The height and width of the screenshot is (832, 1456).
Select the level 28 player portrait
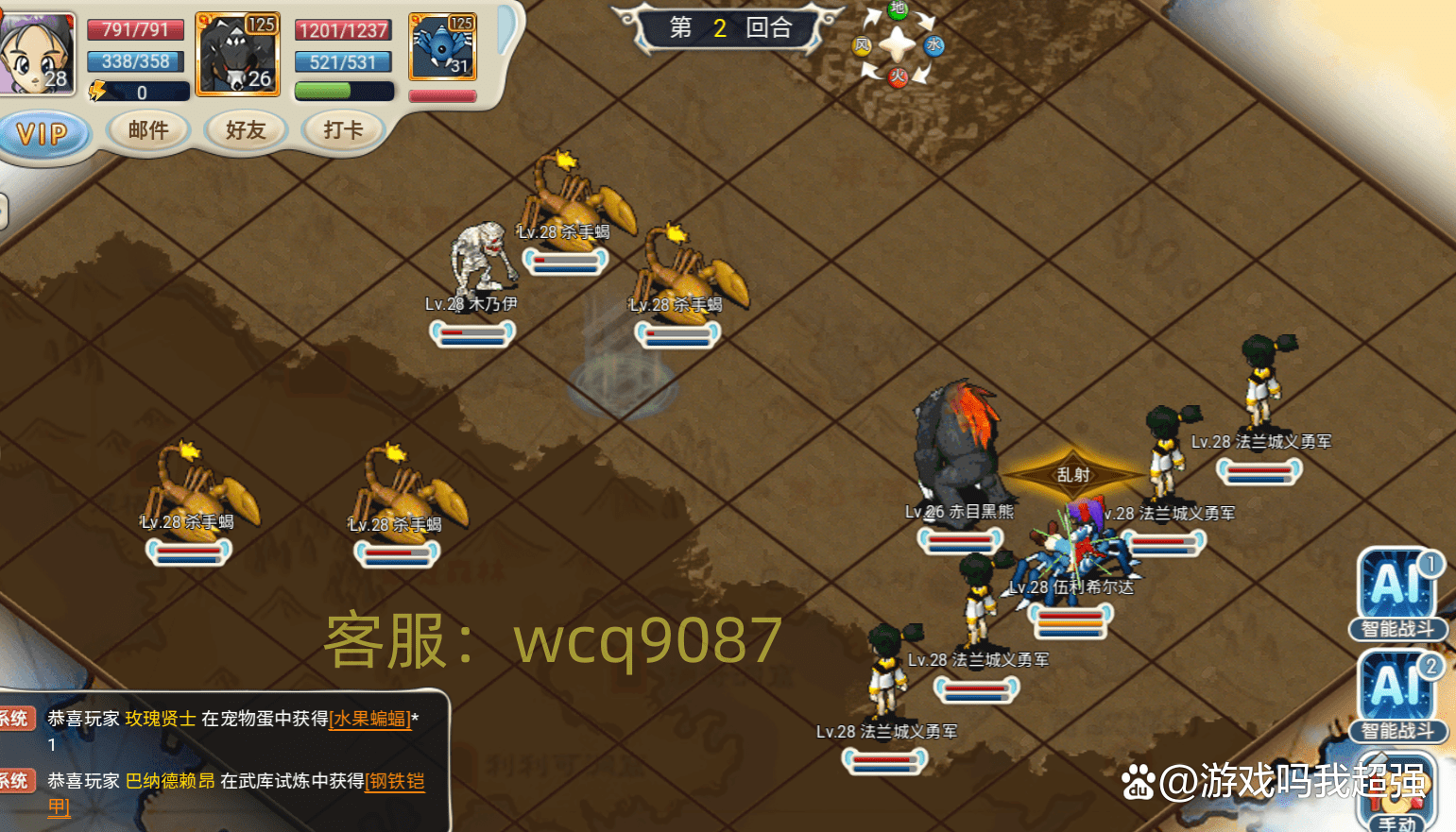(38, 53)
